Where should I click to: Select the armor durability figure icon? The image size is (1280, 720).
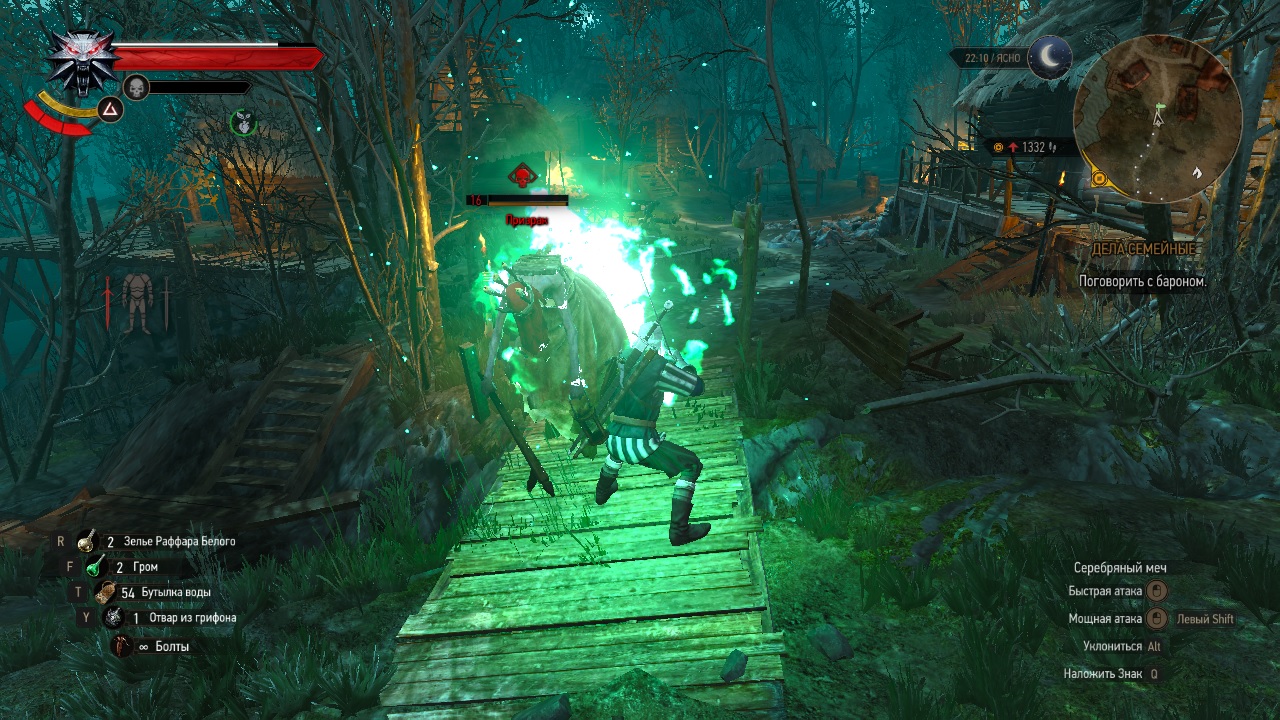[x=137, y=301]
